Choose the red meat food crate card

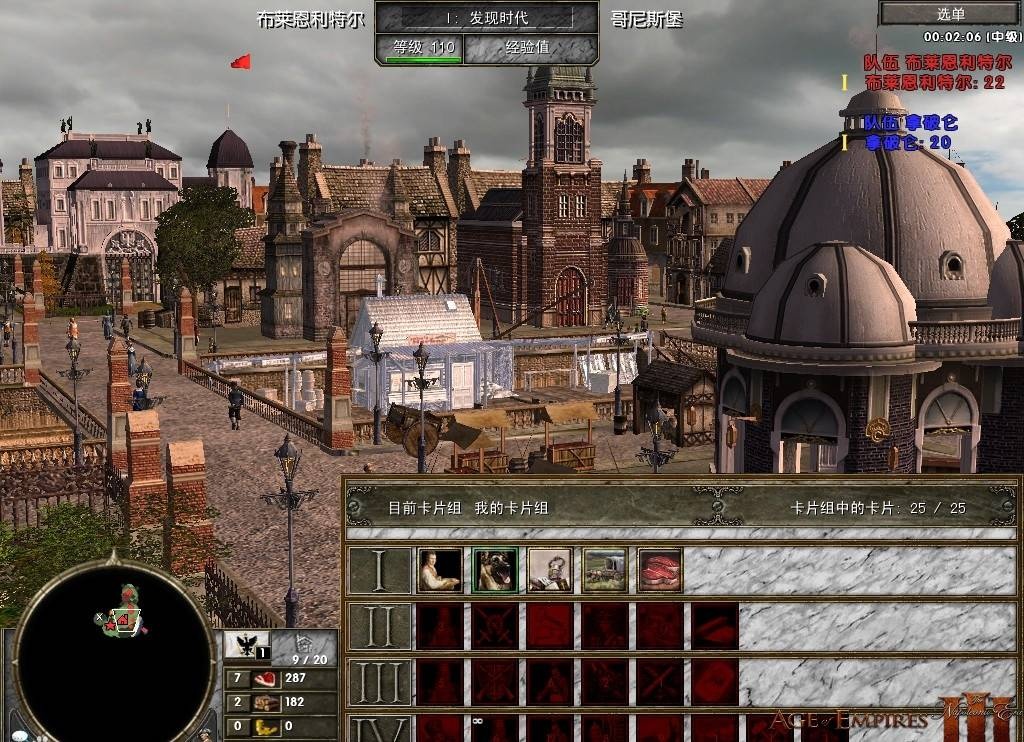(660, 570)
